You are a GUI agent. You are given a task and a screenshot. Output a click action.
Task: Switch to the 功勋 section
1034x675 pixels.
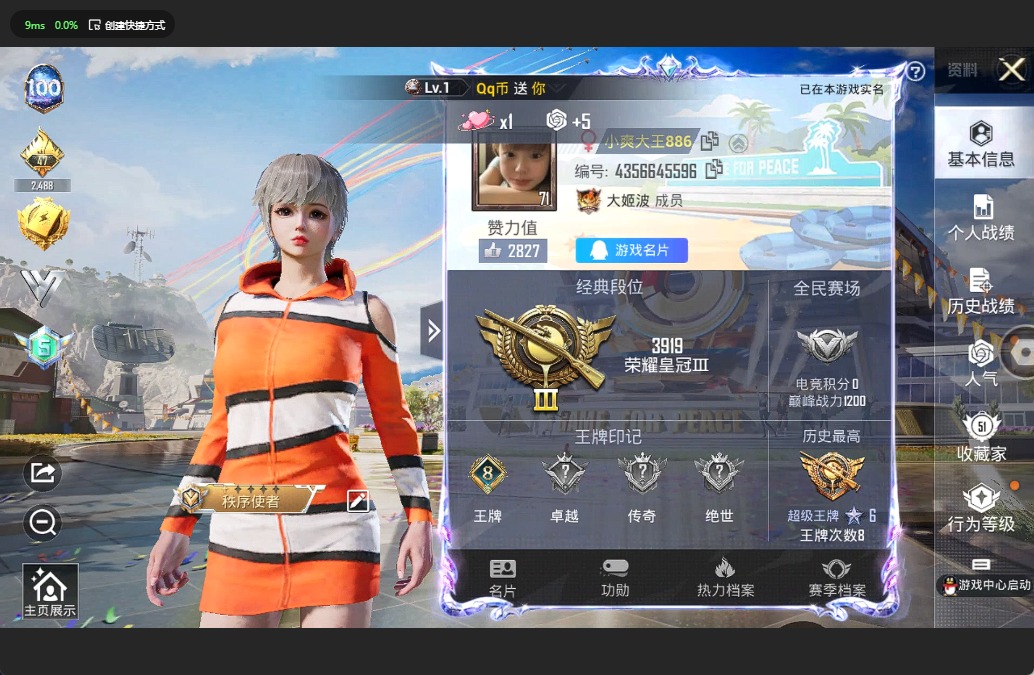coord(615,578)
